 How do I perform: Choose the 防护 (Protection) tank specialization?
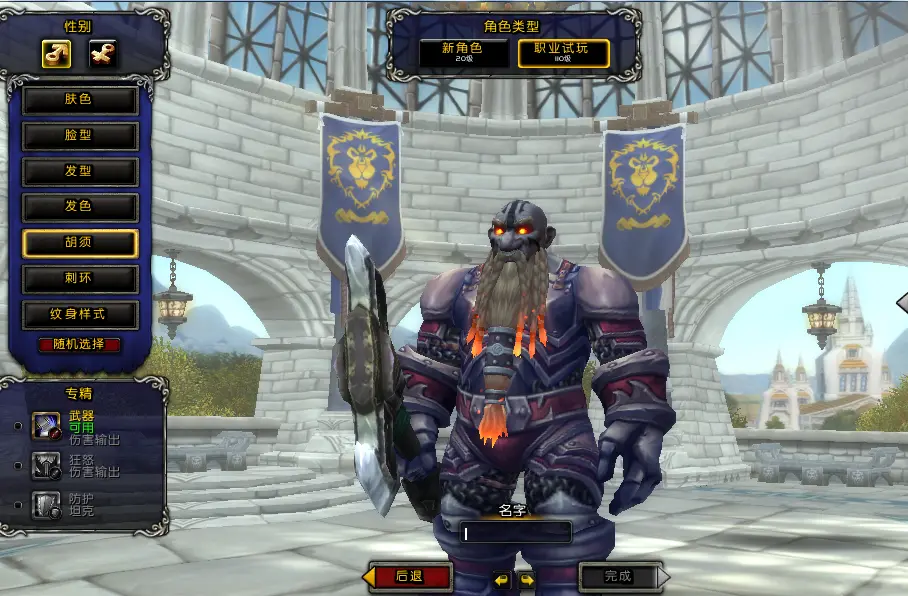[47, 504]
